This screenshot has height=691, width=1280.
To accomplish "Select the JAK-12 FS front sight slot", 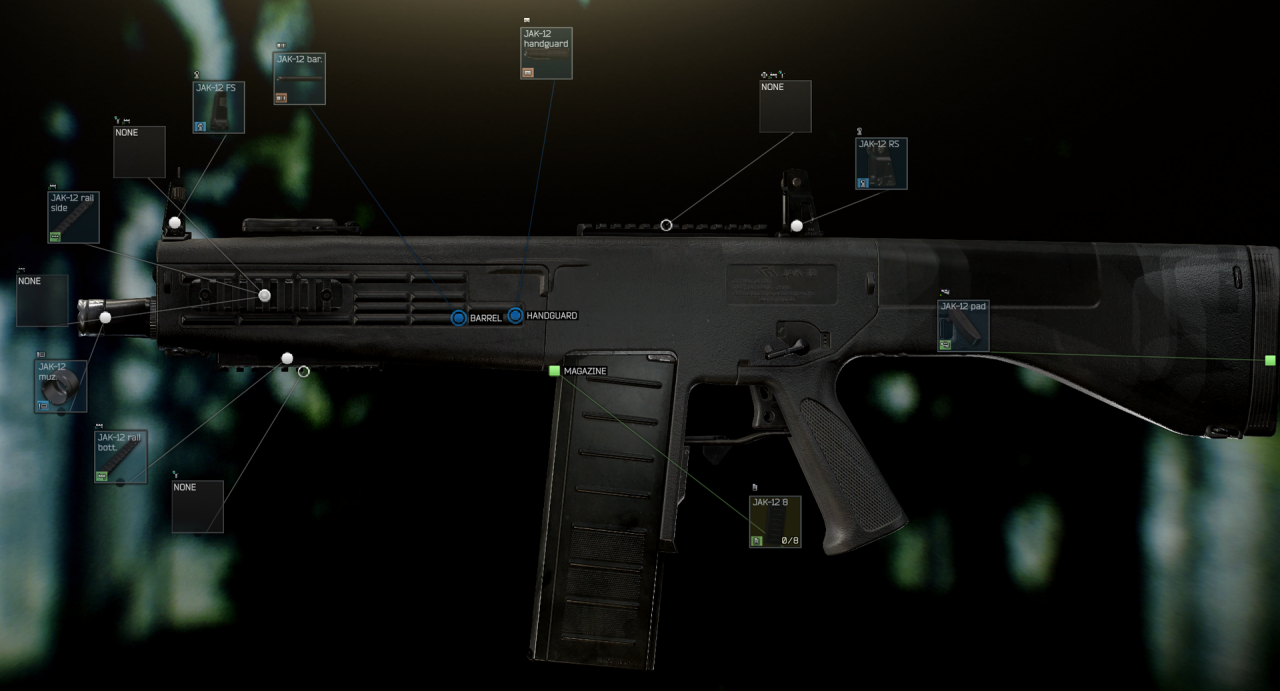I will [x=218, y=107].
